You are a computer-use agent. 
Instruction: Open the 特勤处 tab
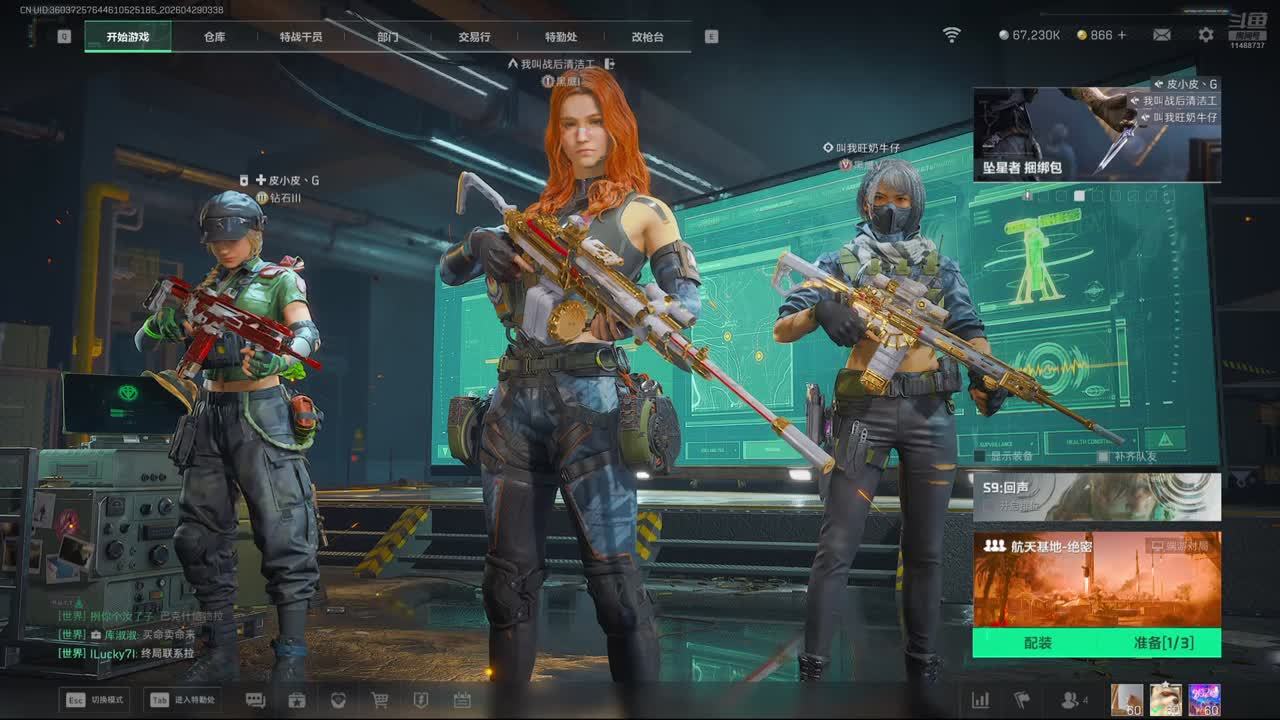click(561, 37)
